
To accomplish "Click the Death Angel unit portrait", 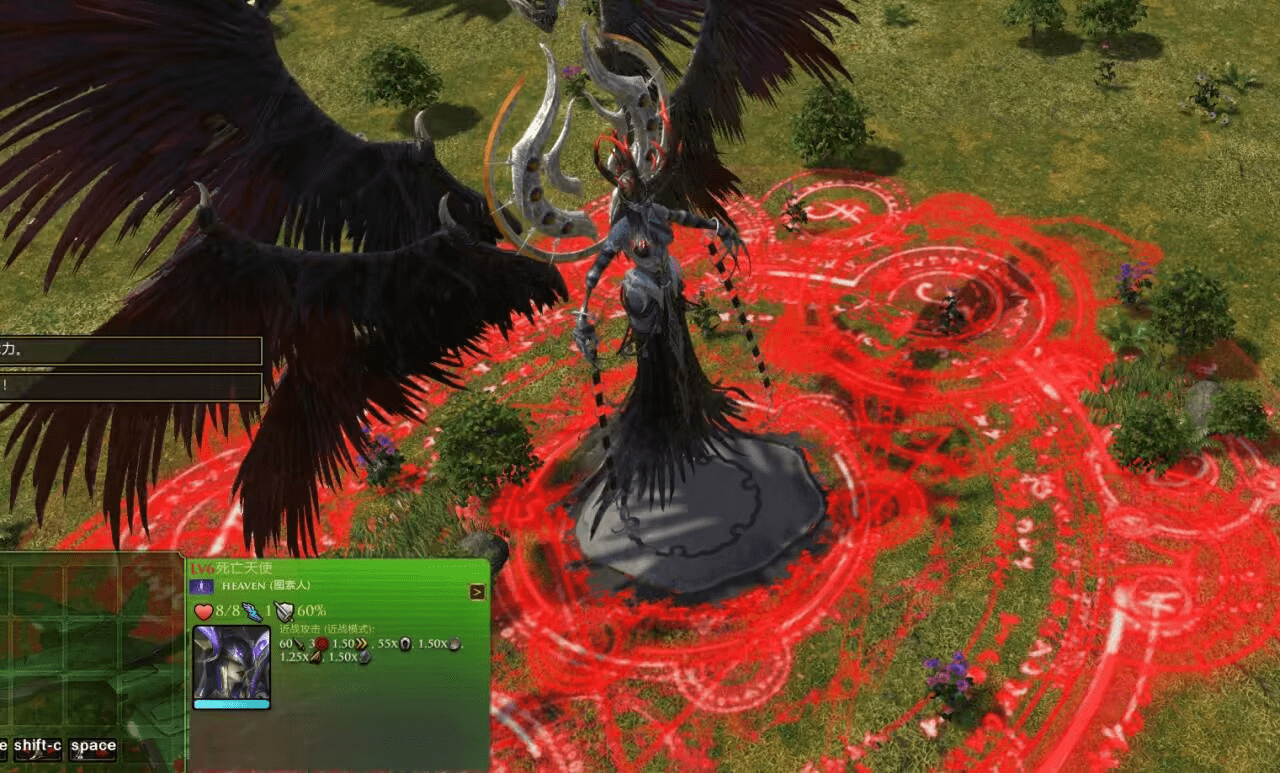I will (231, 662).
